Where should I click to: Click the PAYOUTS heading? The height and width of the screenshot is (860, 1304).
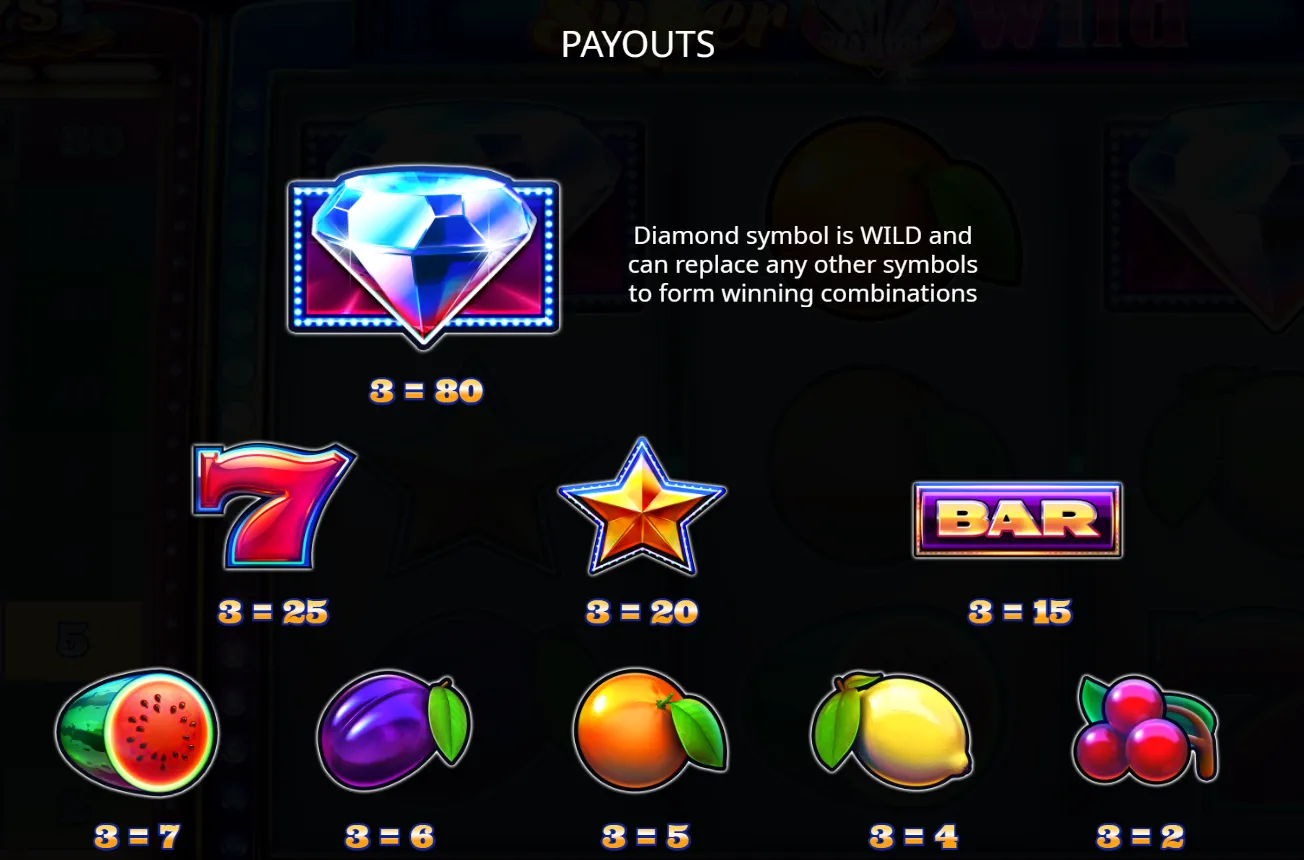point(638,44)
